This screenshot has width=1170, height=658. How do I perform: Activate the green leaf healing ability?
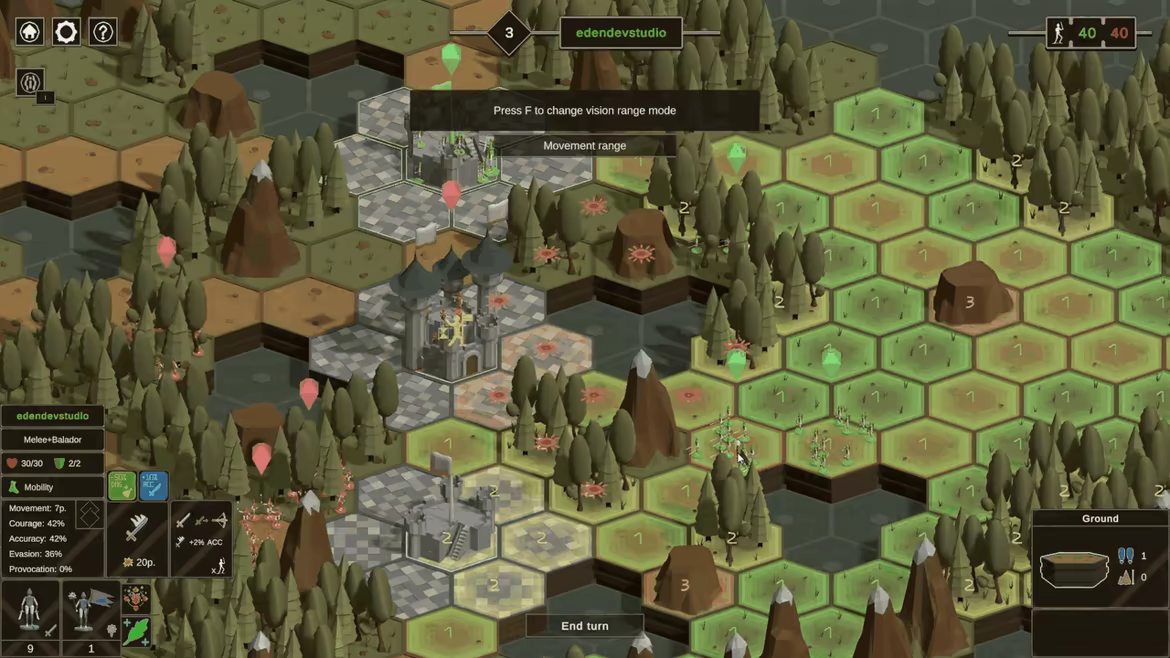137,630
